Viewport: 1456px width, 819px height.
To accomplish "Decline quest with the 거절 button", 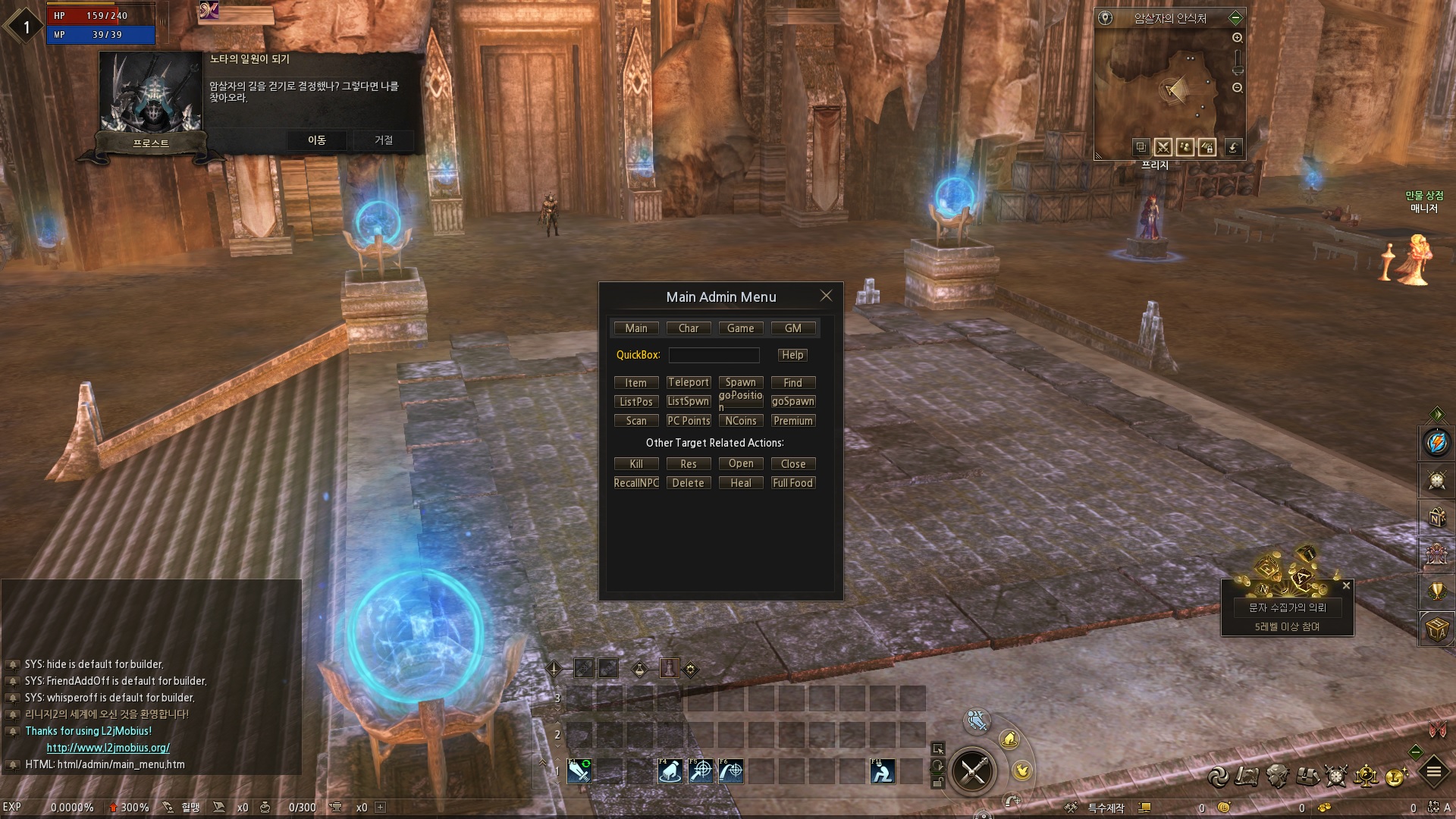I will (384, 140).
